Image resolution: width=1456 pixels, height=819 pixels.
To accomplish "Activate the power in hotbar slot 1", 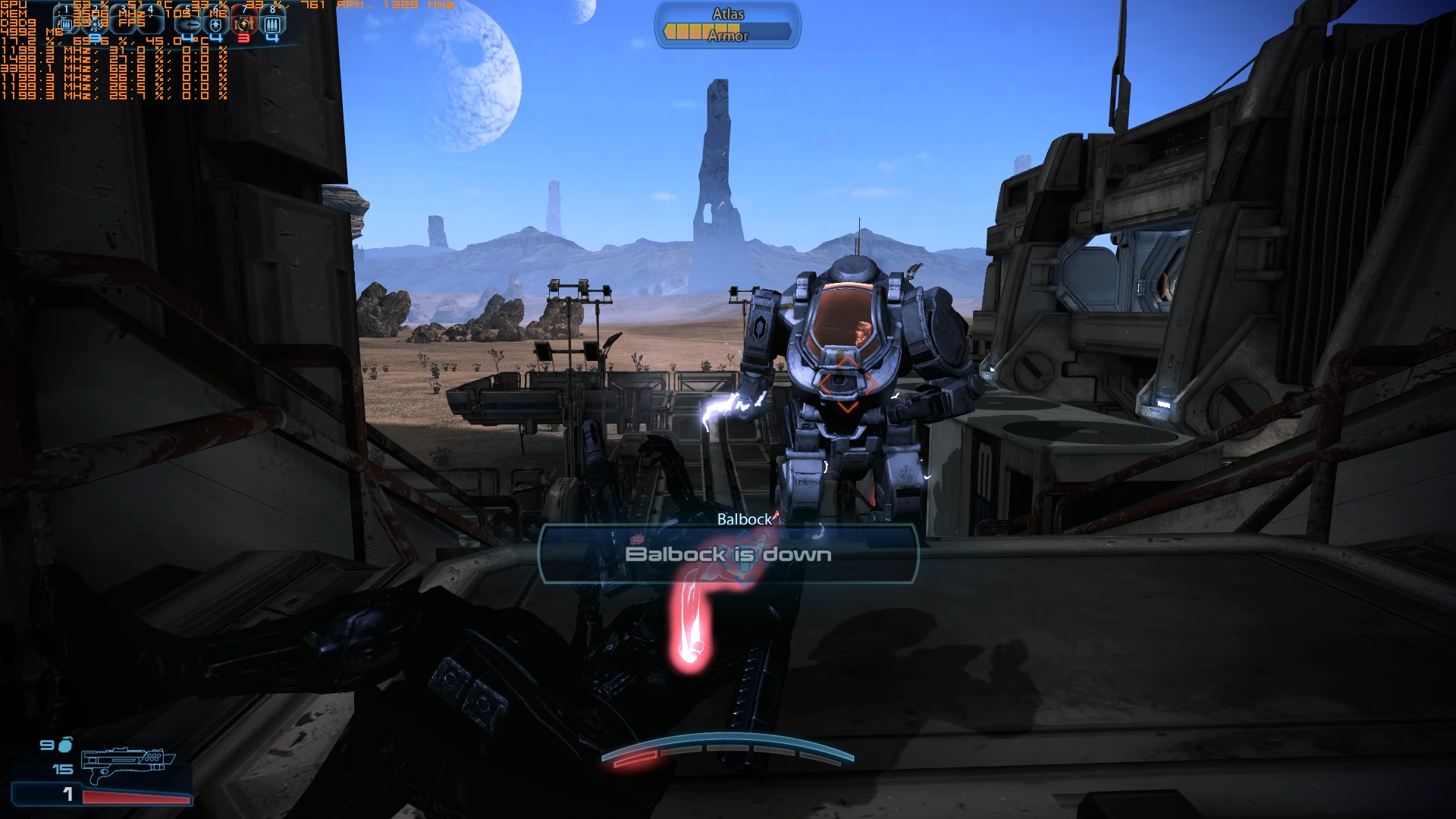I will pos(66,24).
